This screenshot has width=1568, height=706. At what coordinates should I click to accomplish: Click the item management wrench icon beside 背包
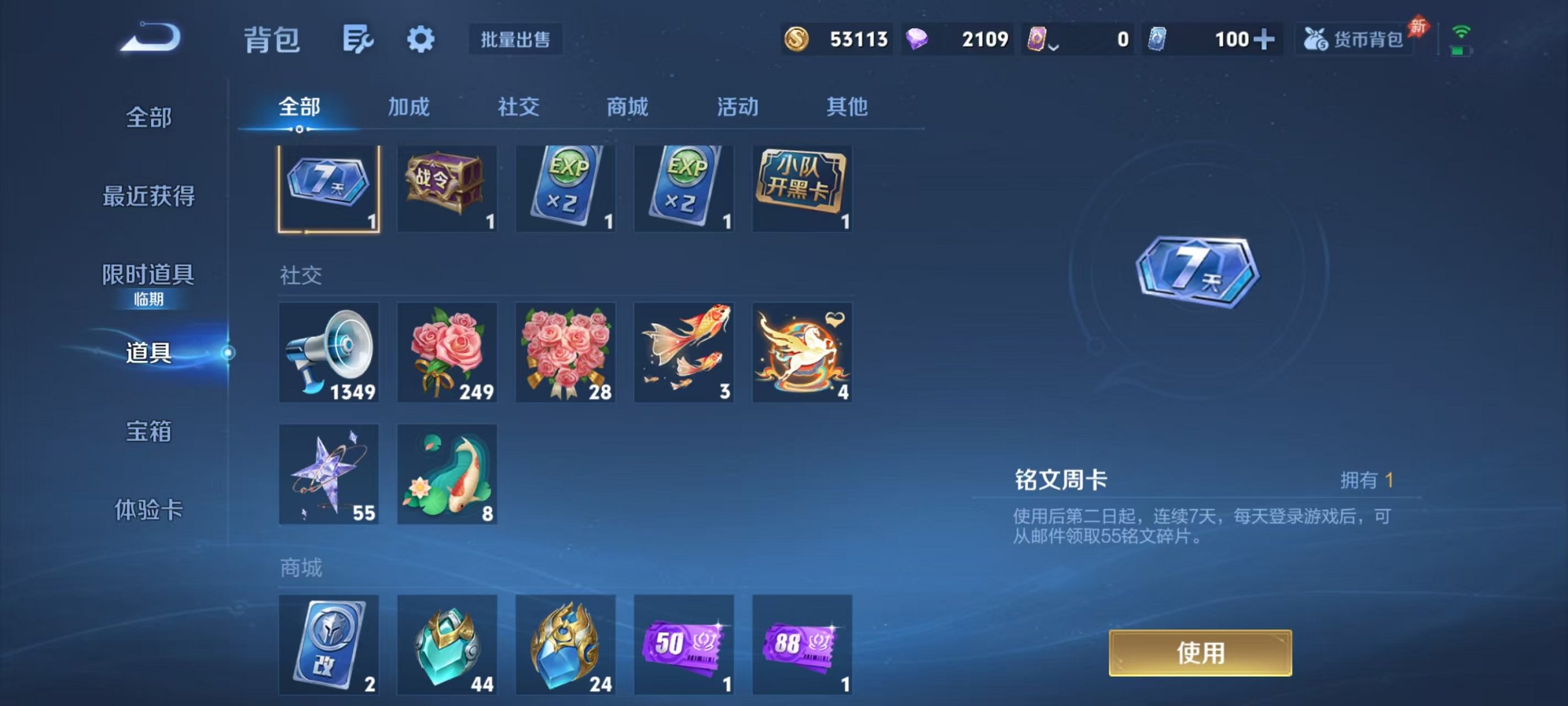(x=357, y=39)
